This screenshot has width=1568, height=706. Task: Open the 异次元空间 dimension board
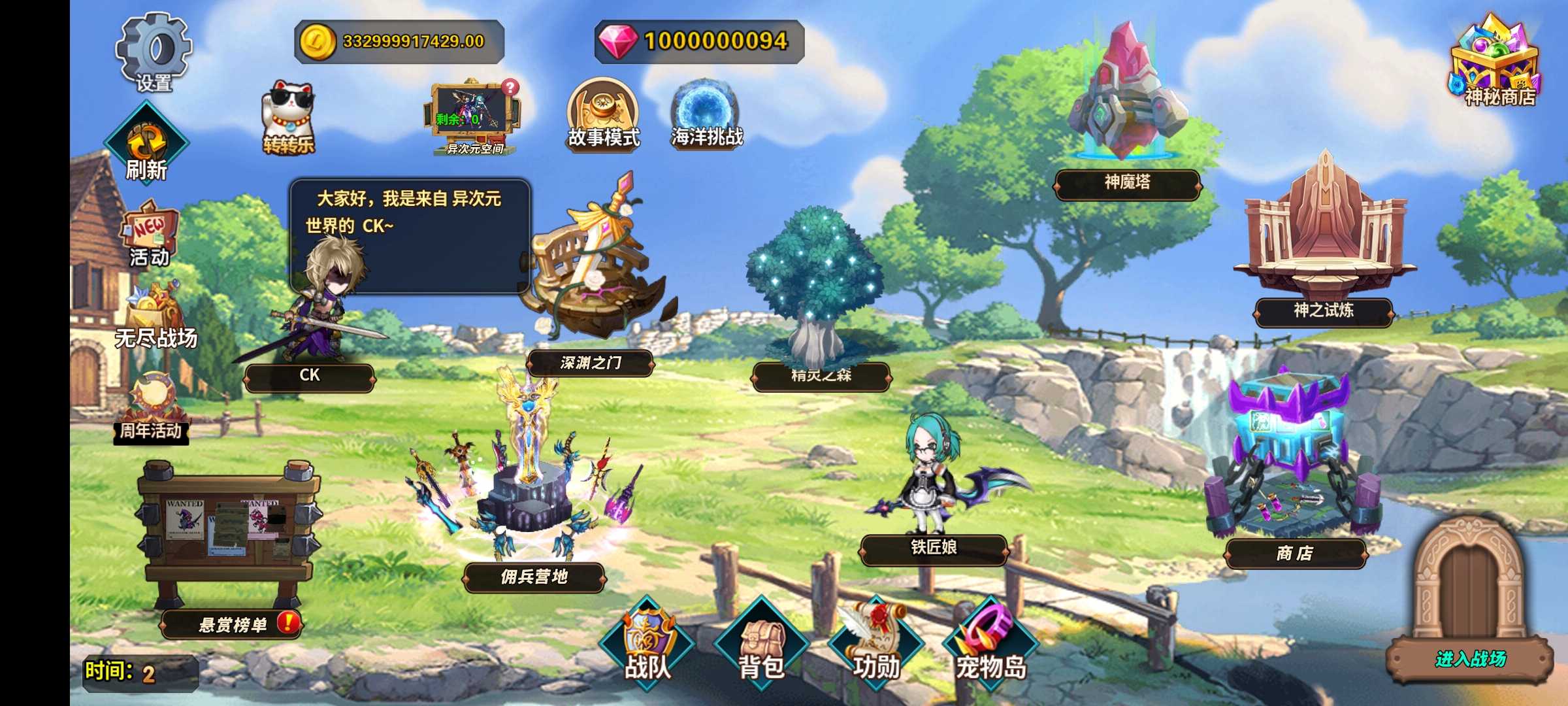coord(475,119)
